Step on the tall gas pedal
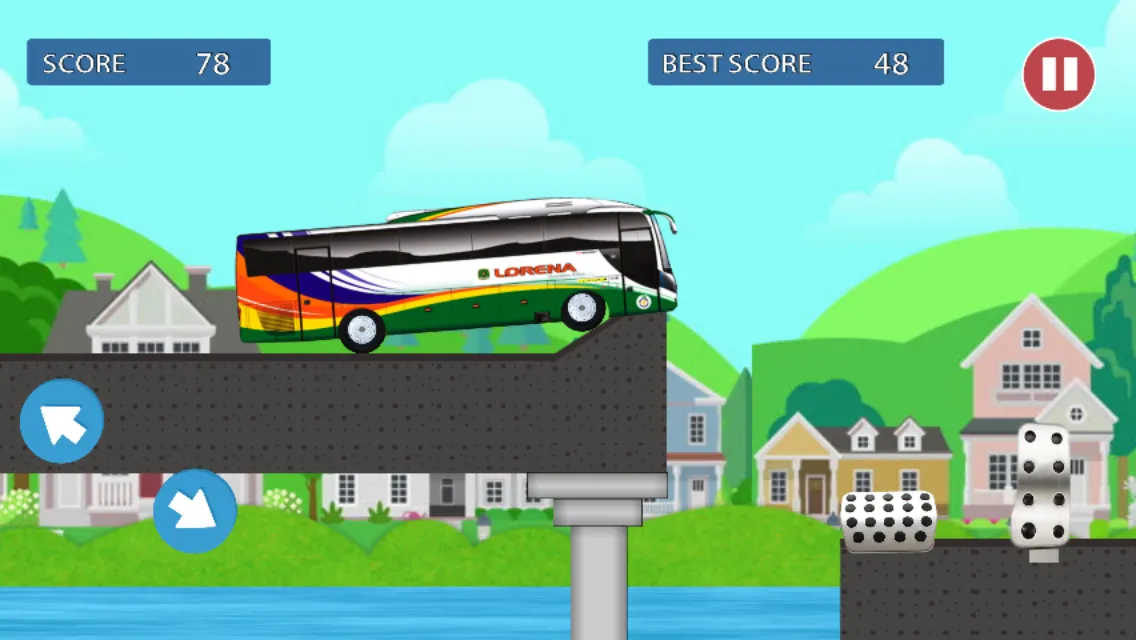This screenshot has height=640, width=1136. (x=1040, y=486)
